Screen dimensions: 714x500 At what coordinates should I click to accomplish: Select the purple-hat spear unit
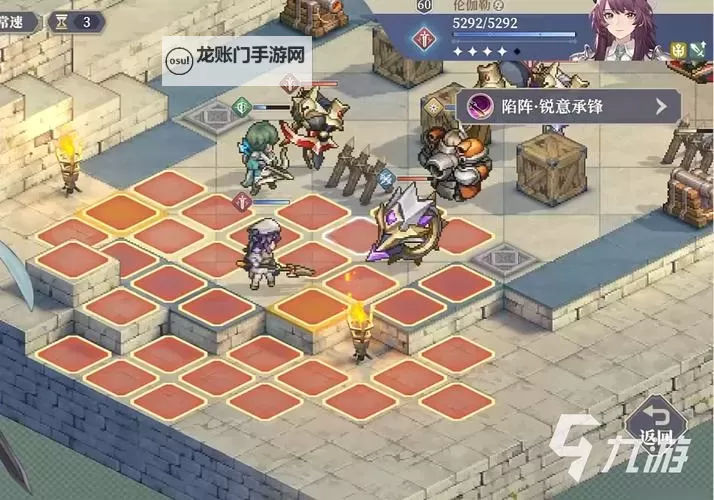click(267, 252)
